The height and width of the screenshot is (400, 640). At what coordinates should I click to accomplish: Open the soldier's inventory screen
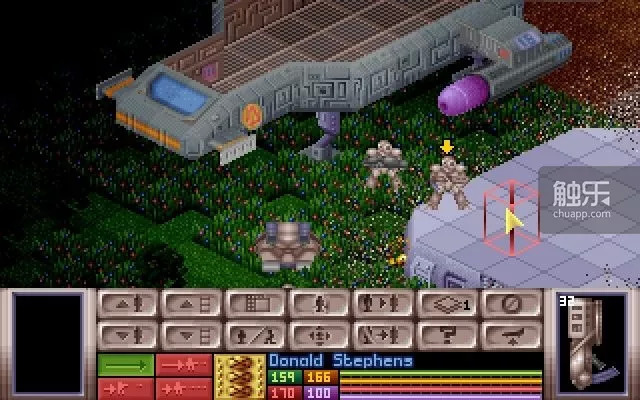pos(255,335)
